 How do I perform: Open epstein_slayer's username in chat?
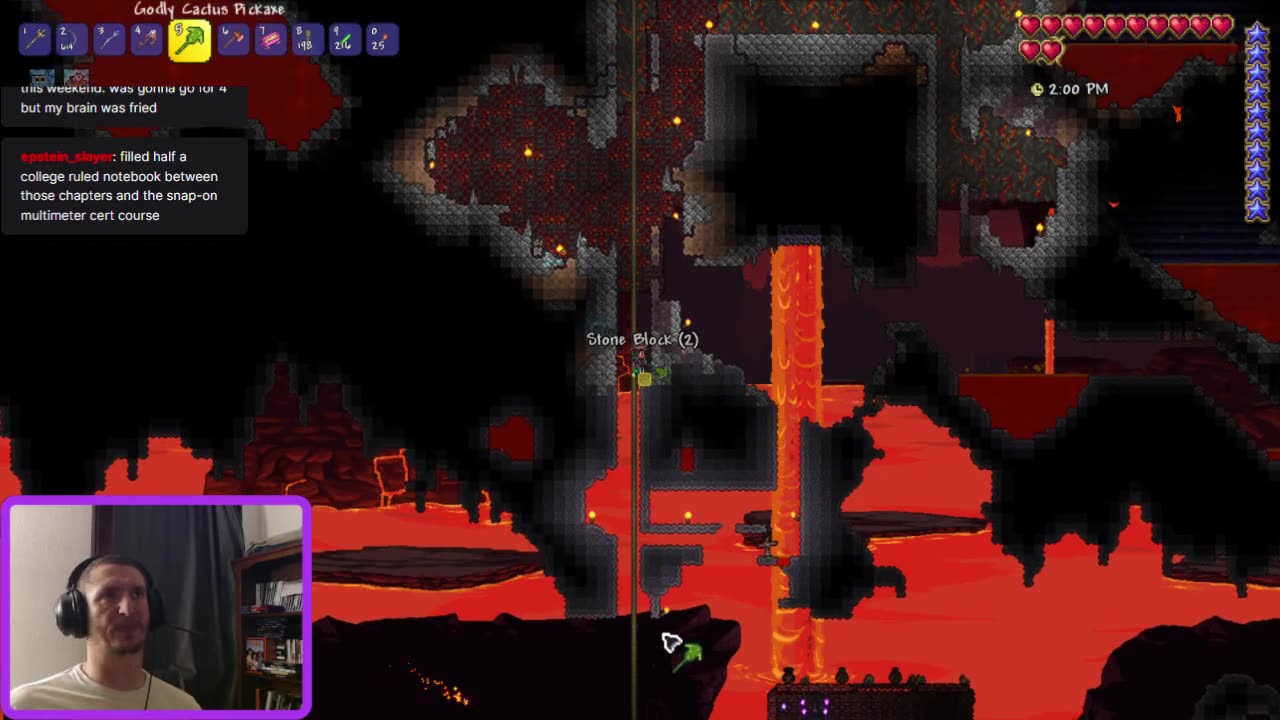[x=66, y=156]
